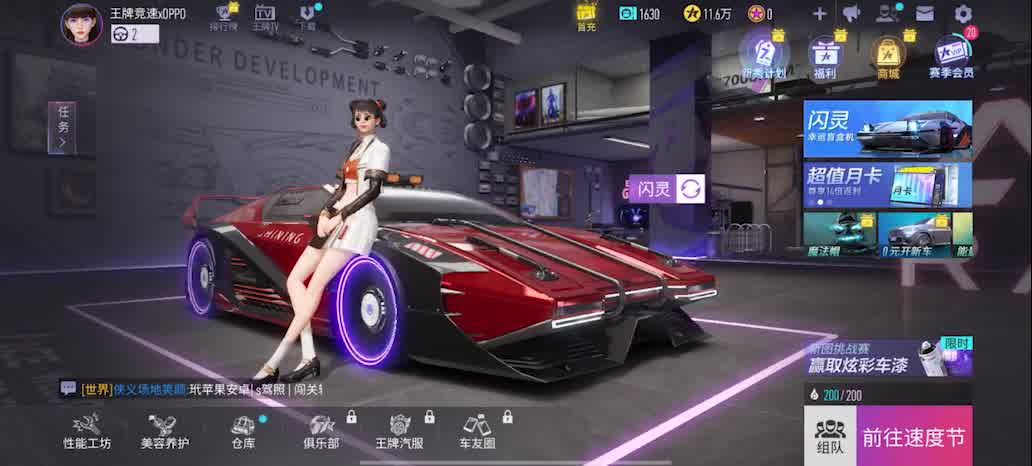
Task: Open the 商城 shop
Action: [x=886, y=56]
